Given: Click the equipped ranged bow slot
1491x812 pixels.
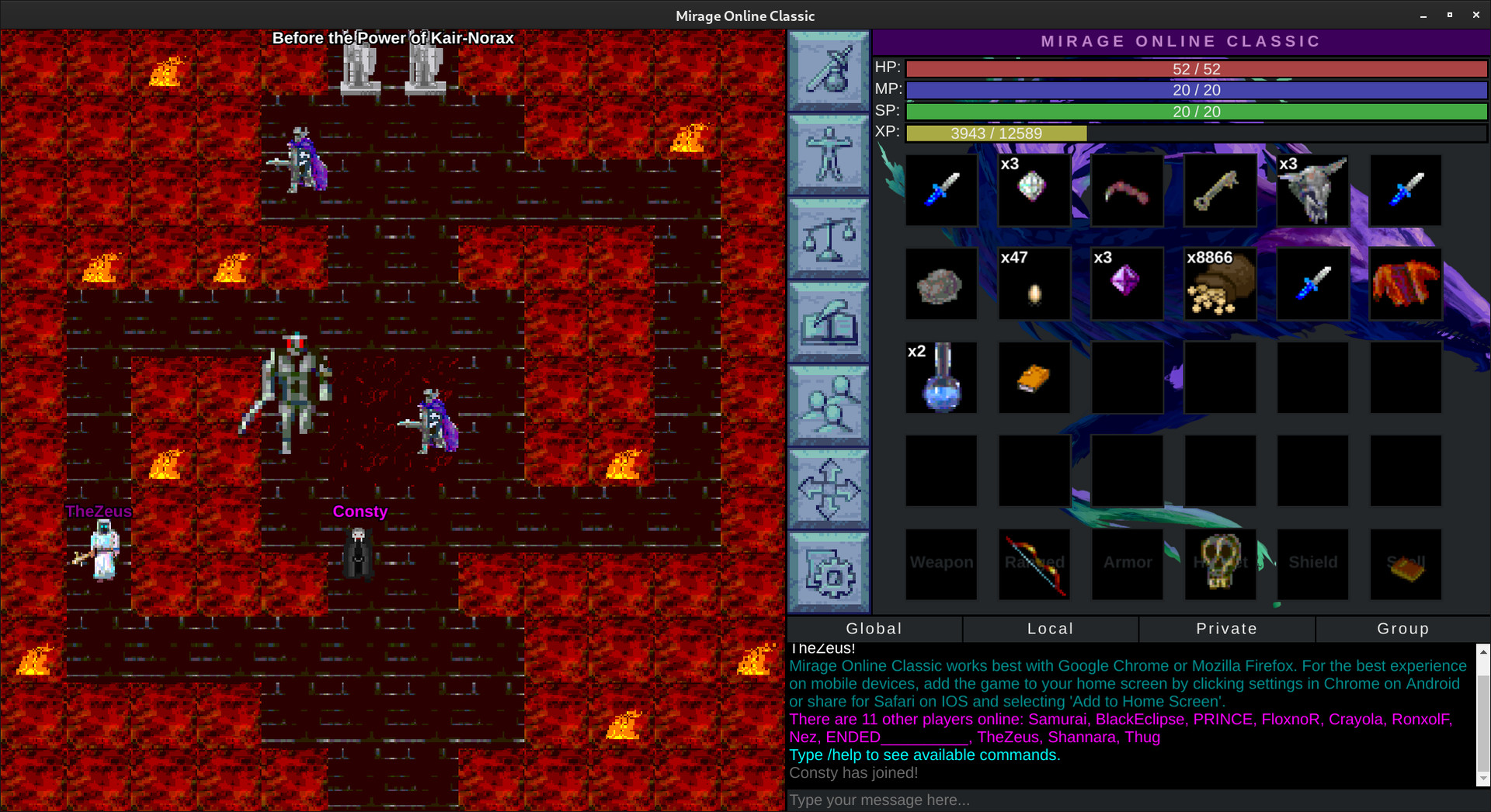Looking at the screenshot, I should tap(1034, 564).
